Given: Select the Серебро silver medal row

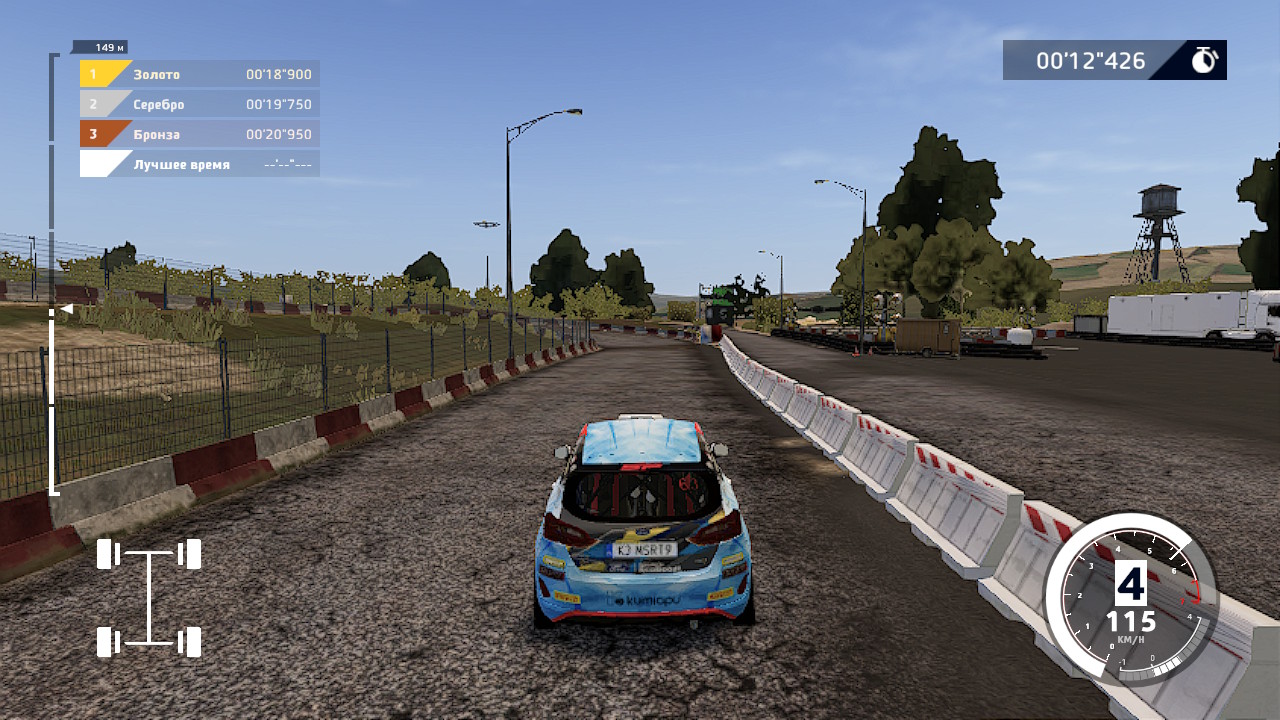Looking at the screenshot, I should [200, 104].
